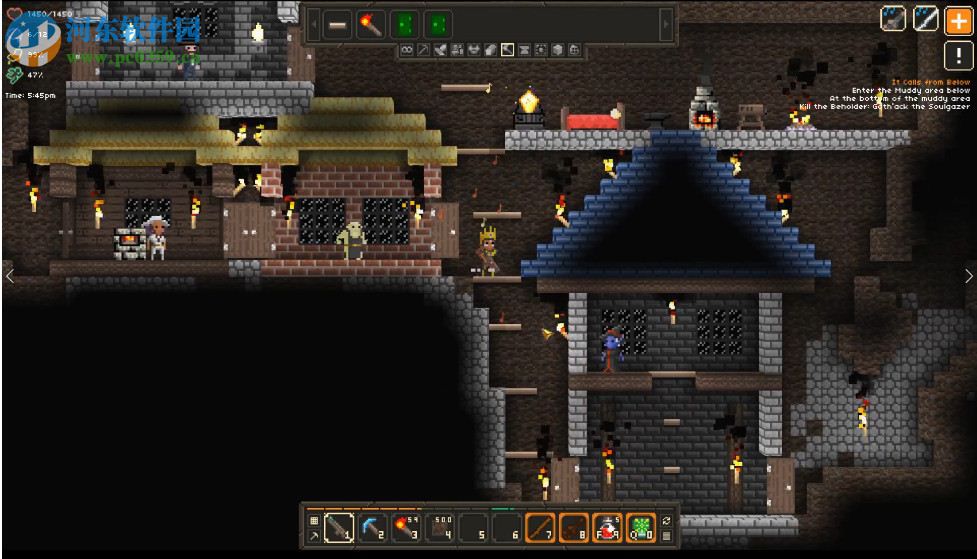Click the orange plus button

click(x=957, y=19)
